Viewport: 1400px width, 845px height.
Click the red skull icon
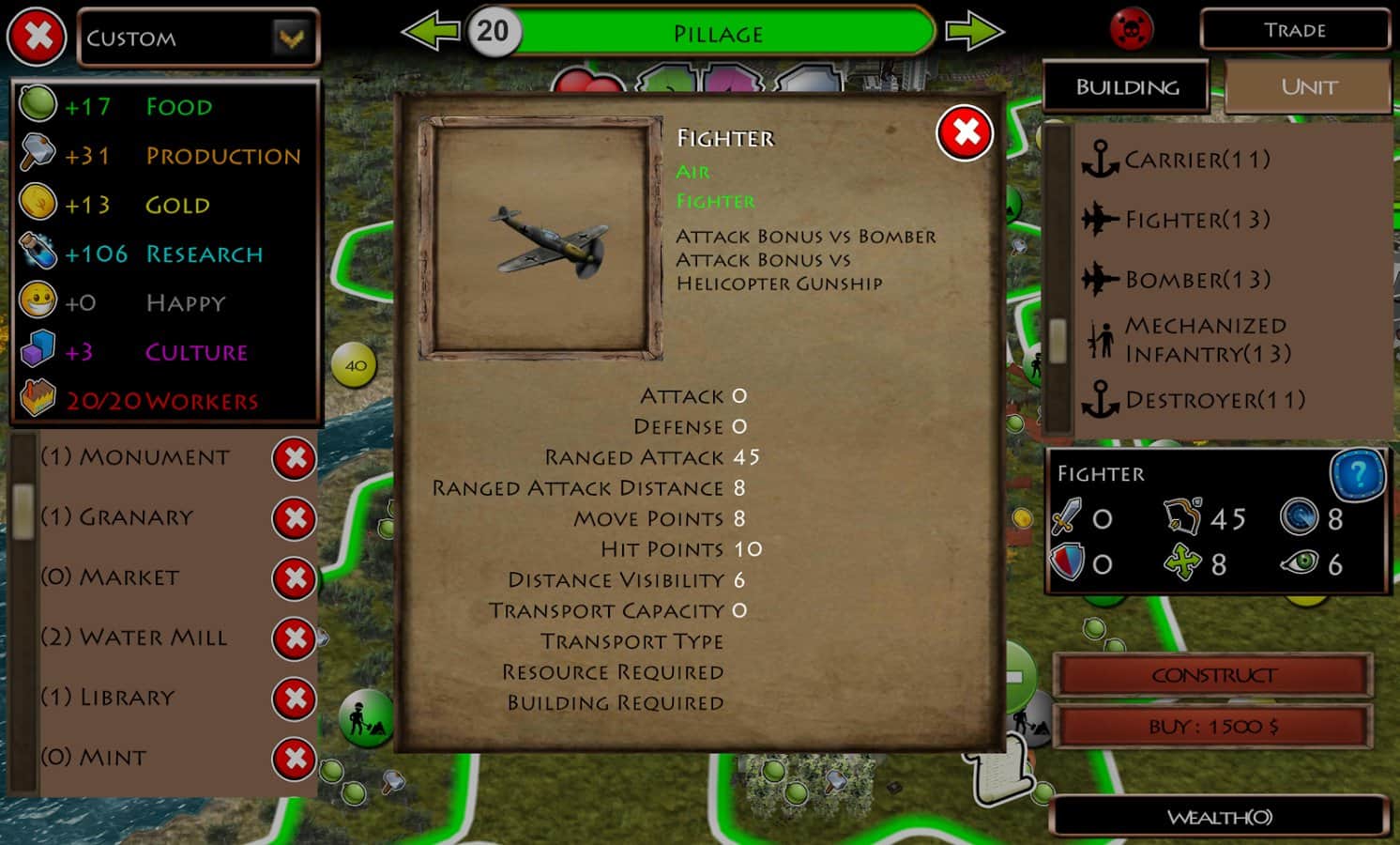pos(1131,31)
